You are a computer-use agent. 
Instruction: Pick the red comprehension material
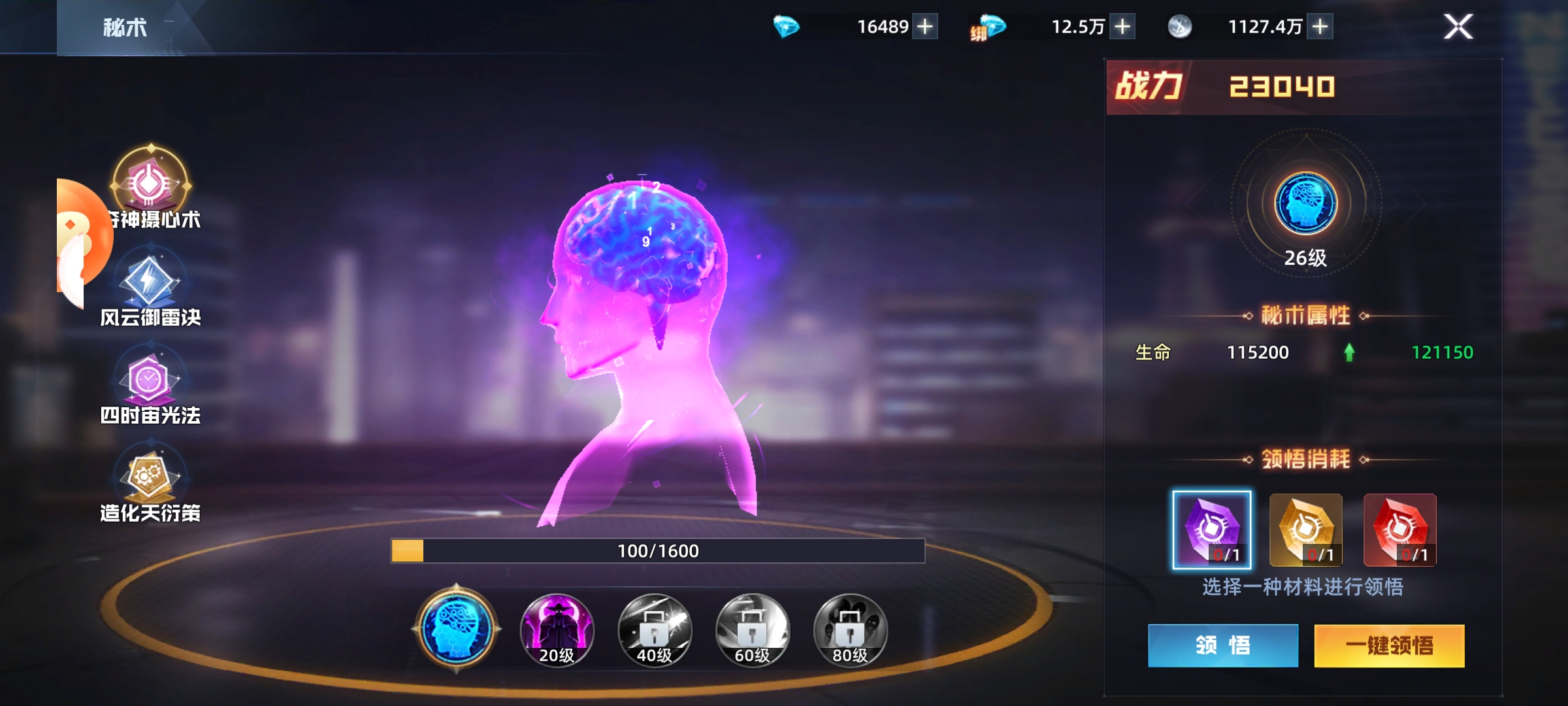[x=1399, y=530]
